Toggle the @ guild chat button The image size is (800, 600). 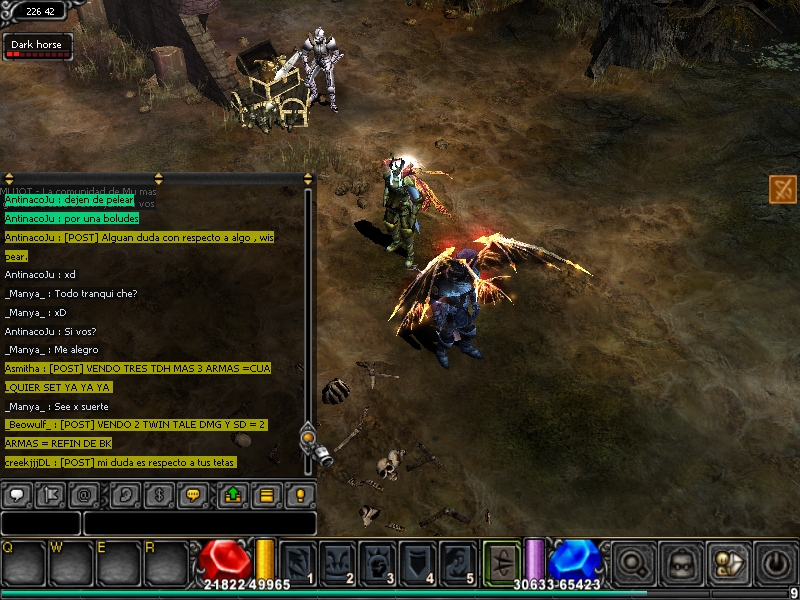(x=85, y=494)
